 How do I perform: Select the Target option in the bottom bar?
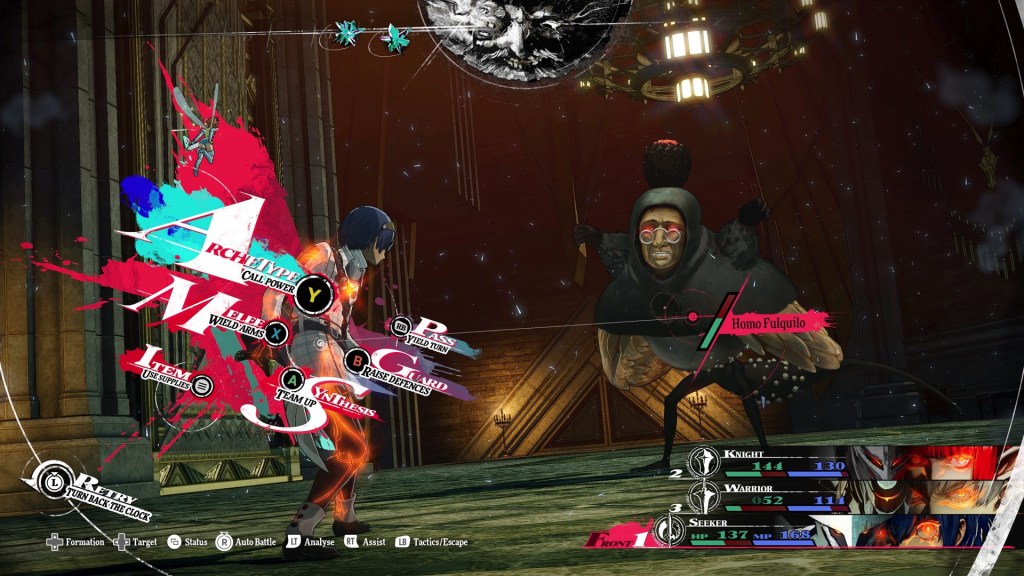135,542
